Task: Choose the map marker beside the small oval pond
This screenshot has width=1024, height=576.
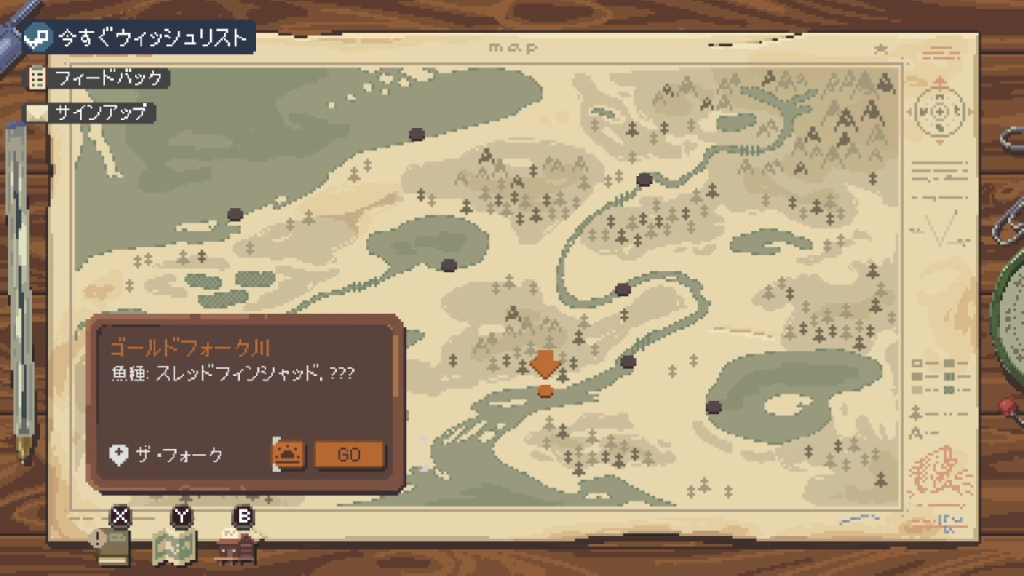Action: click(449, 265)
